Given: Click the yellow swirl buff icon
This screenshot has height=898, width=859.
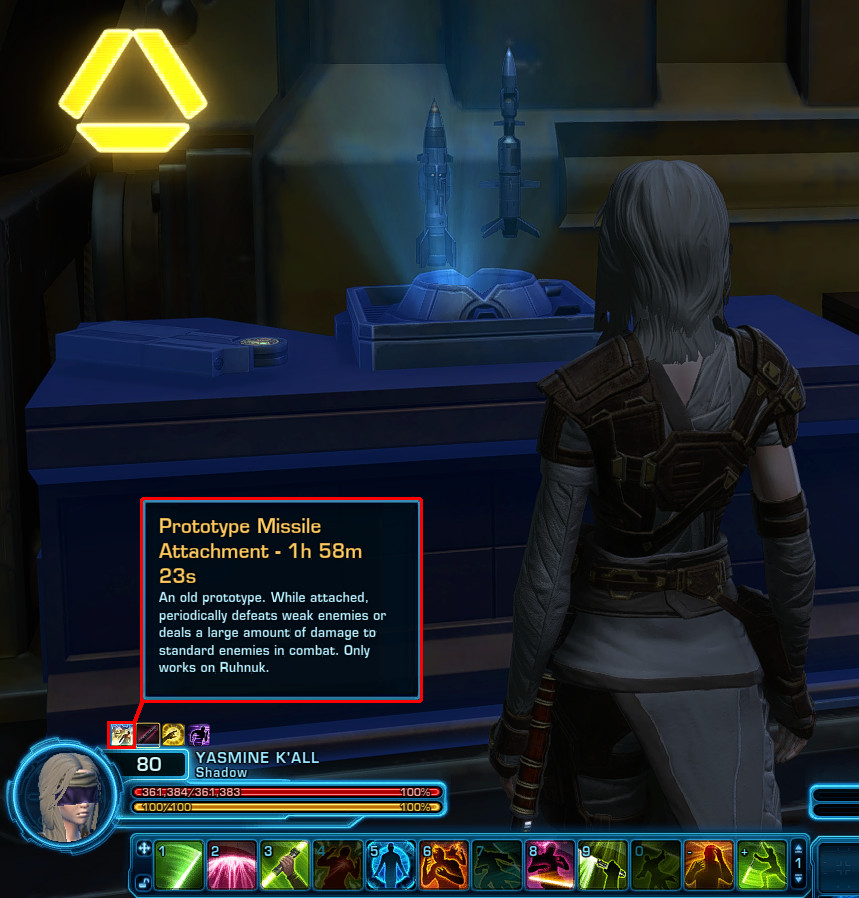Looking at the screenshot, I should [x=173, y=735].
